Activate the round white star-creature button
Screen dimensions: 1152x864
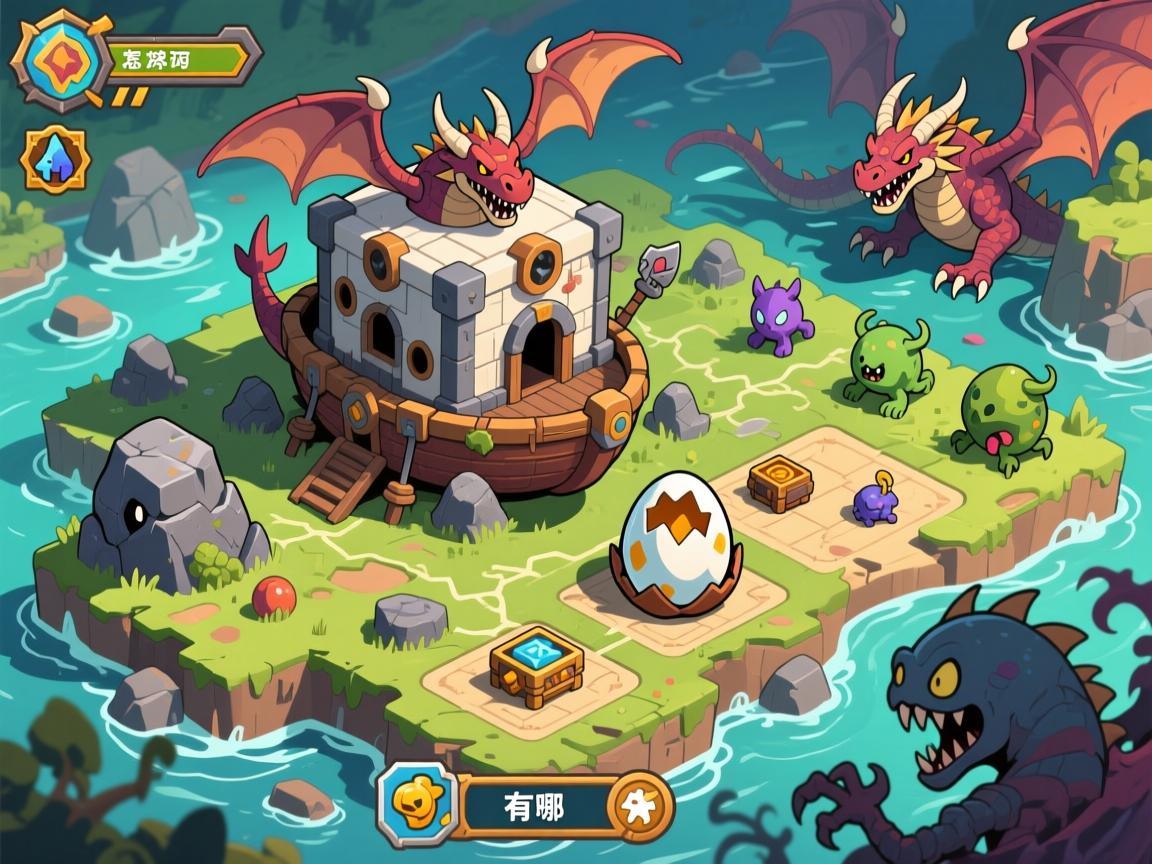click(639, 805)
